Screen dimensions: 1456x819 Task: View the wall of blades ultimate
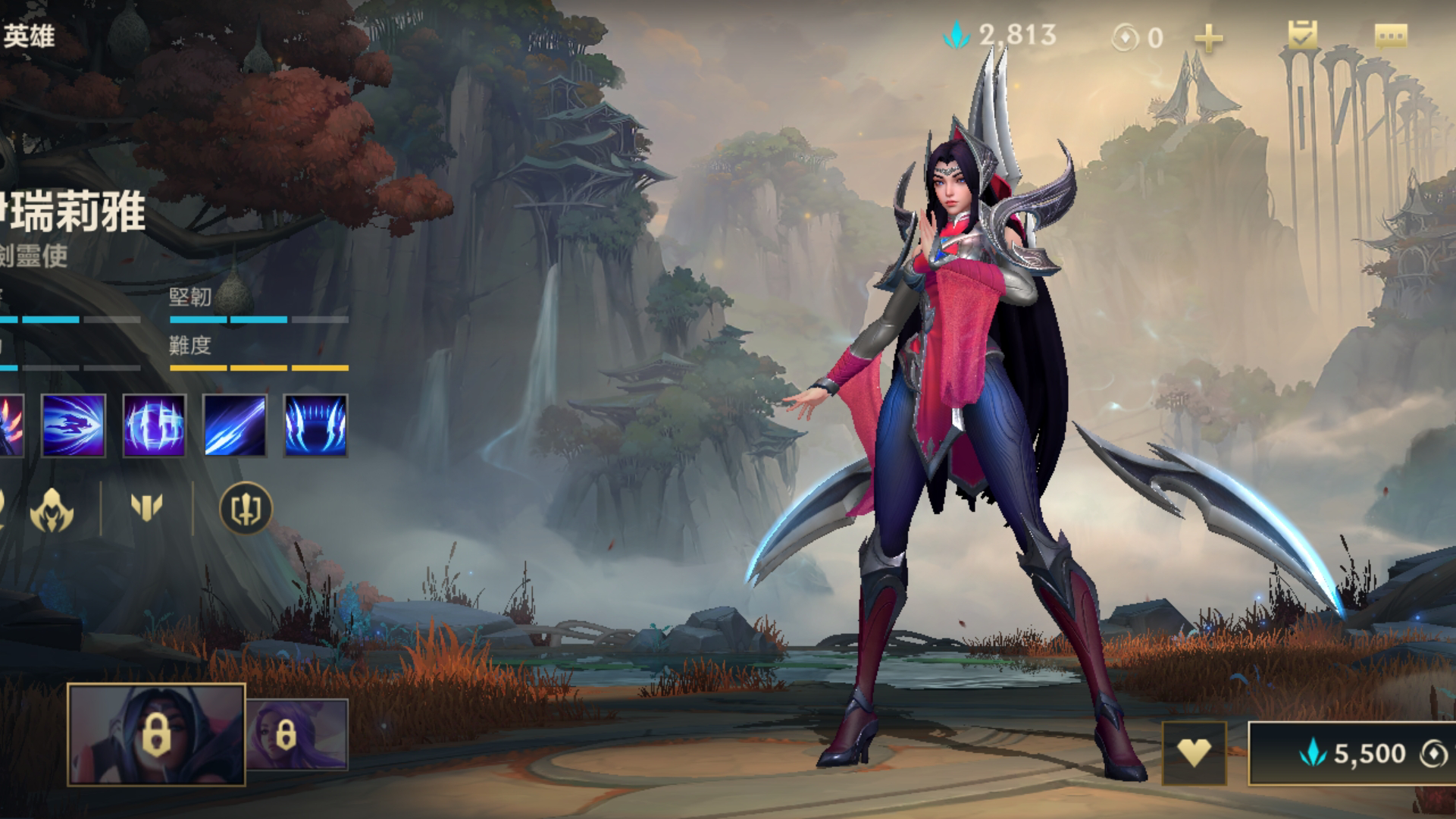coord(315,425)
